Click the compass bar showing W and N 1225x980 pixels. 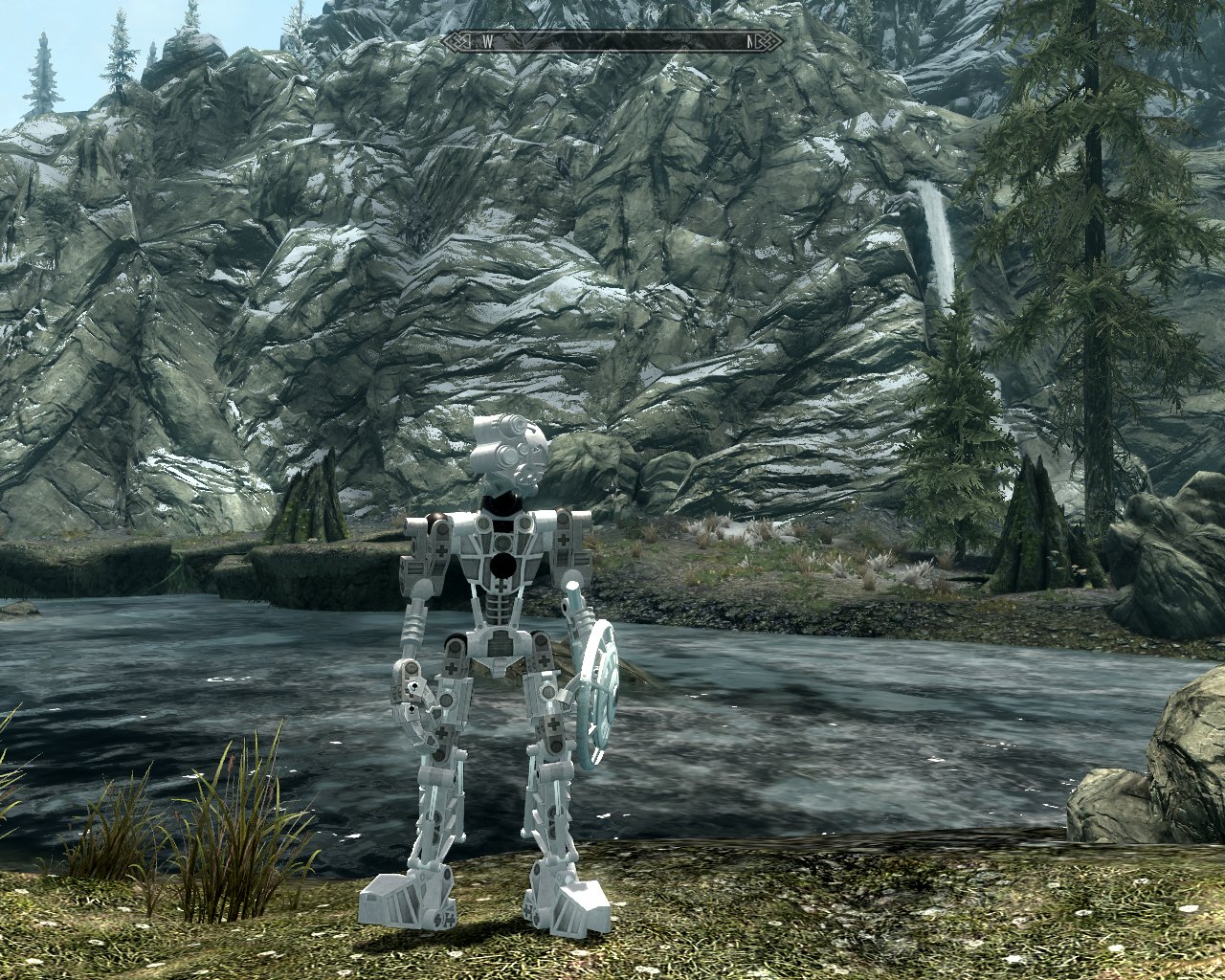pyautogui.click(x=612, y=41)
